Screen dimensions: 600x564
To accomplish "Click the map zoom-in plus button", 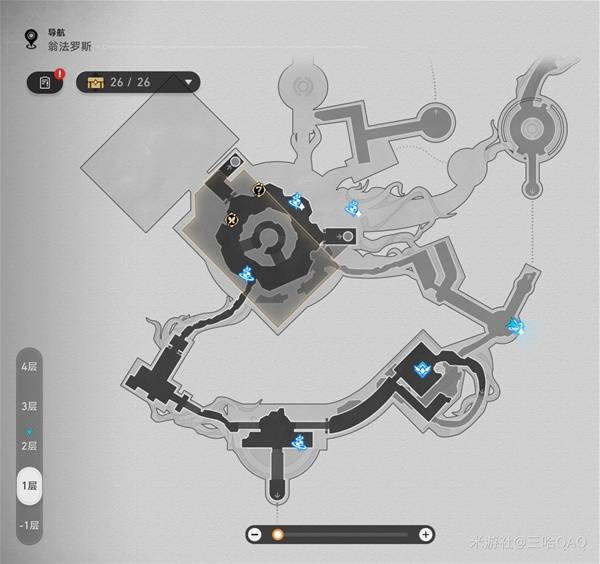I will pyautogui.click(x=426, y=534).
